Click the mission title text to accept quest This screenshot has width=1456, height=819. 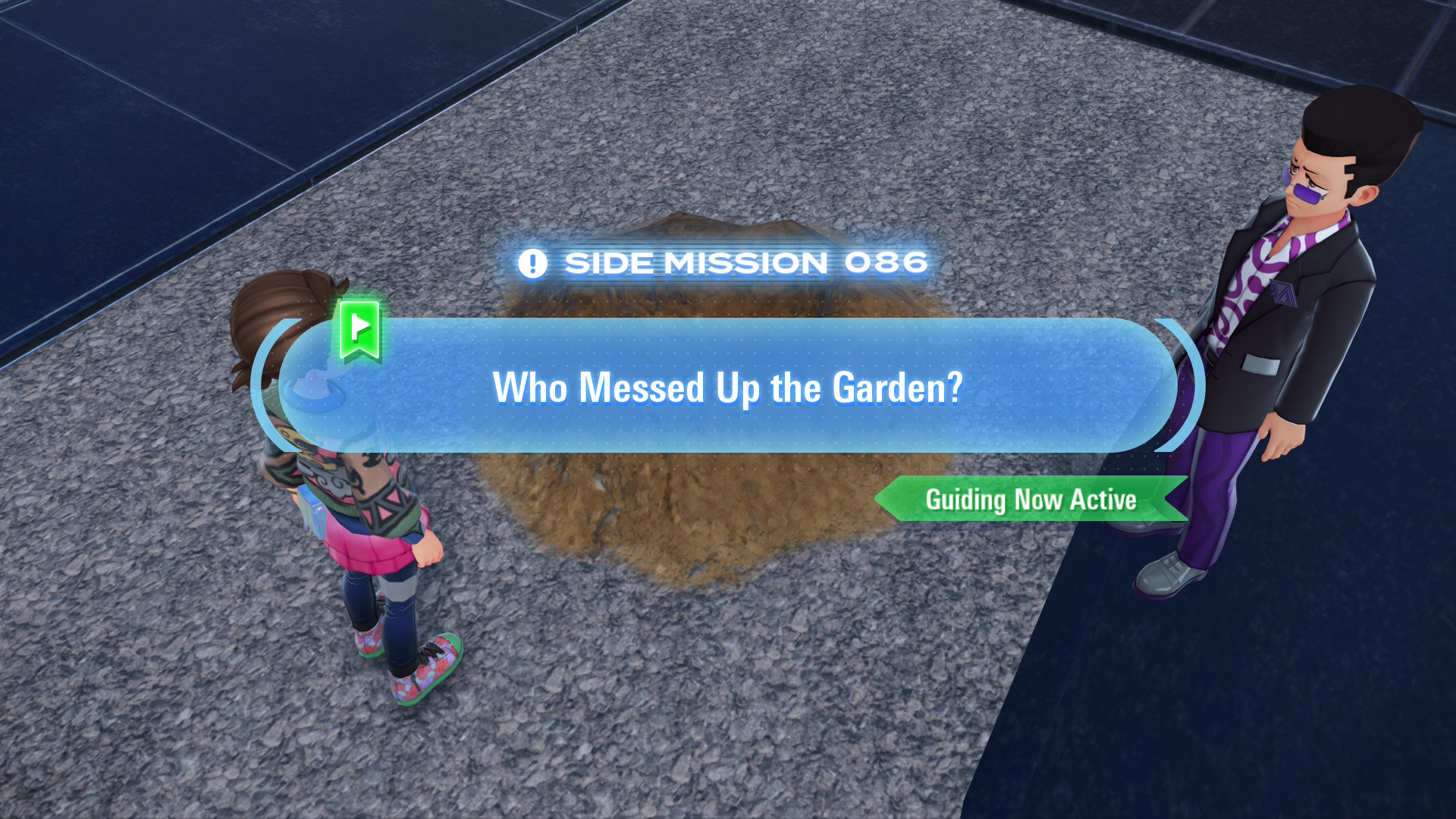click(728, 388)
